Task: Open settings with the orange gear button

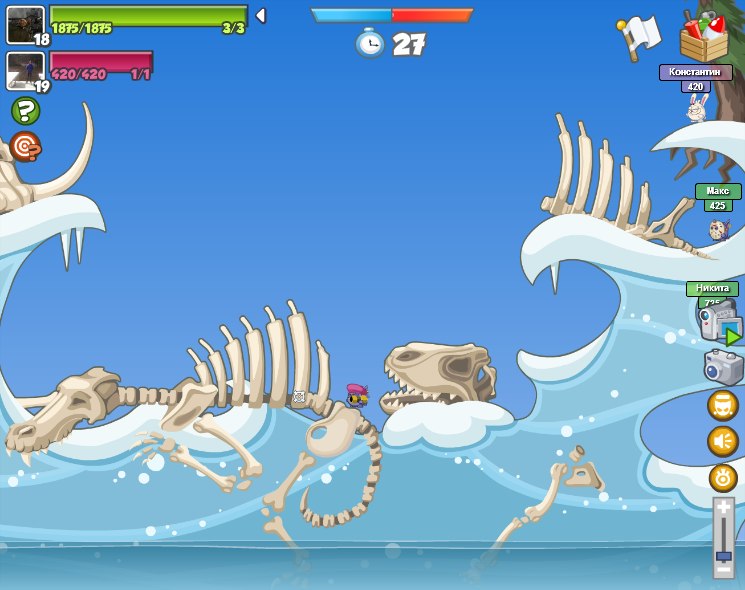Action: click(x=723, y=477)
